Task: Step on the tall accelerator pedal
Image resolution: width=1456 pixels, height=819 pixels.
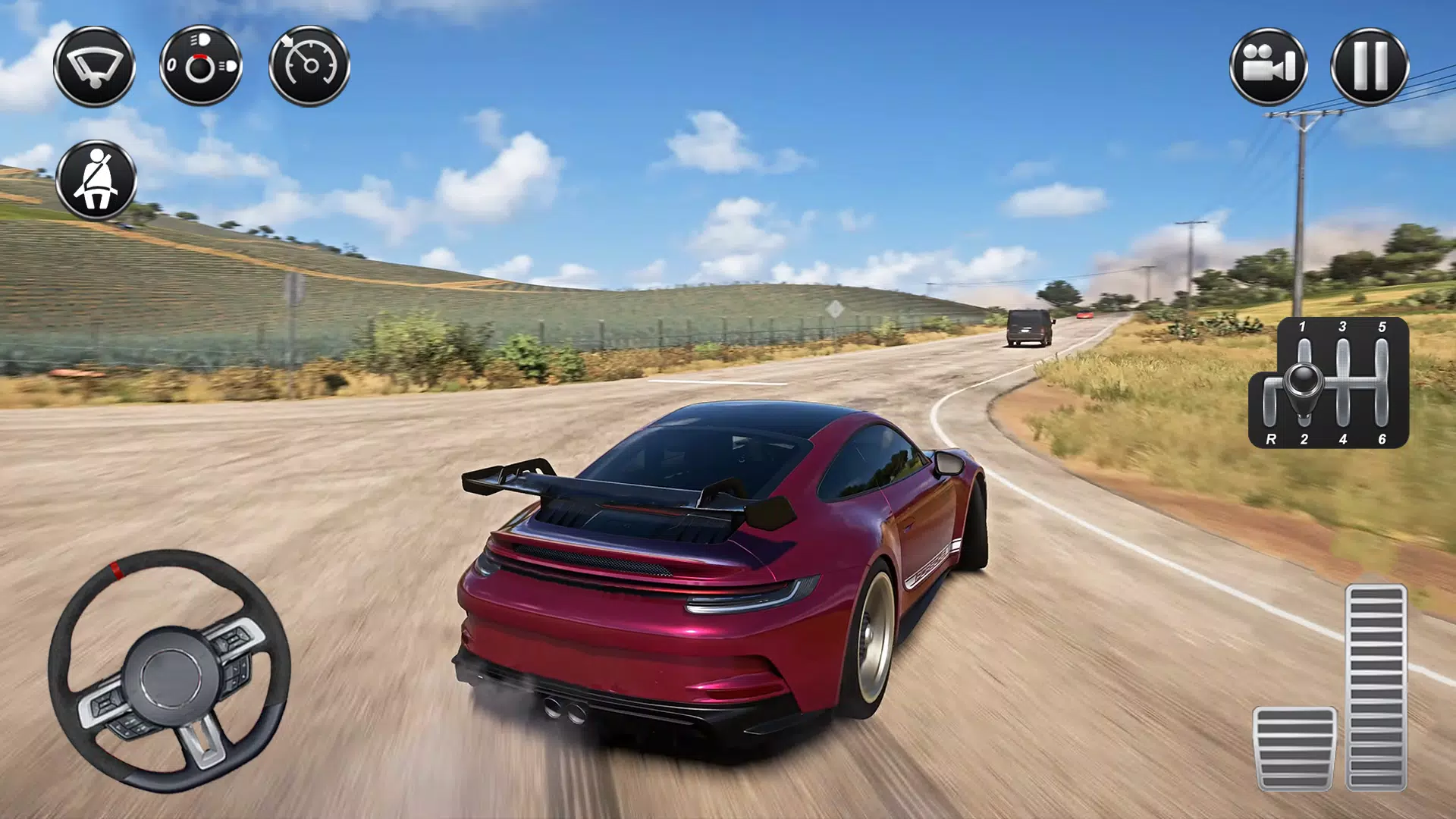Action: coord(1376,687)
